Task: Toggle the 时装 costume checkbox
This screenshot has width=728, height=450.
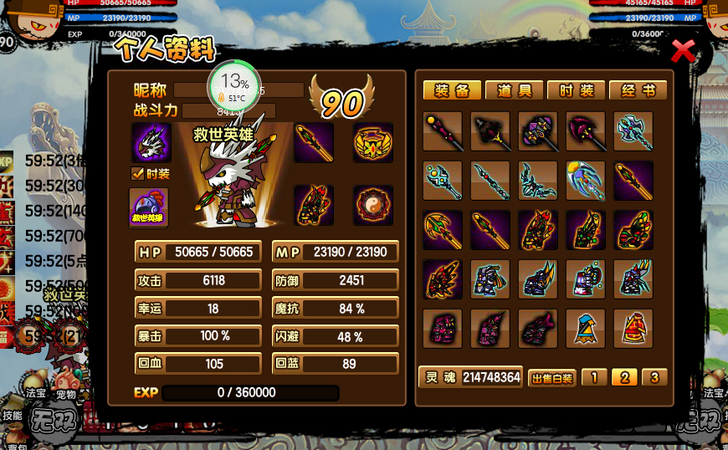Action: tap(138, 173)
